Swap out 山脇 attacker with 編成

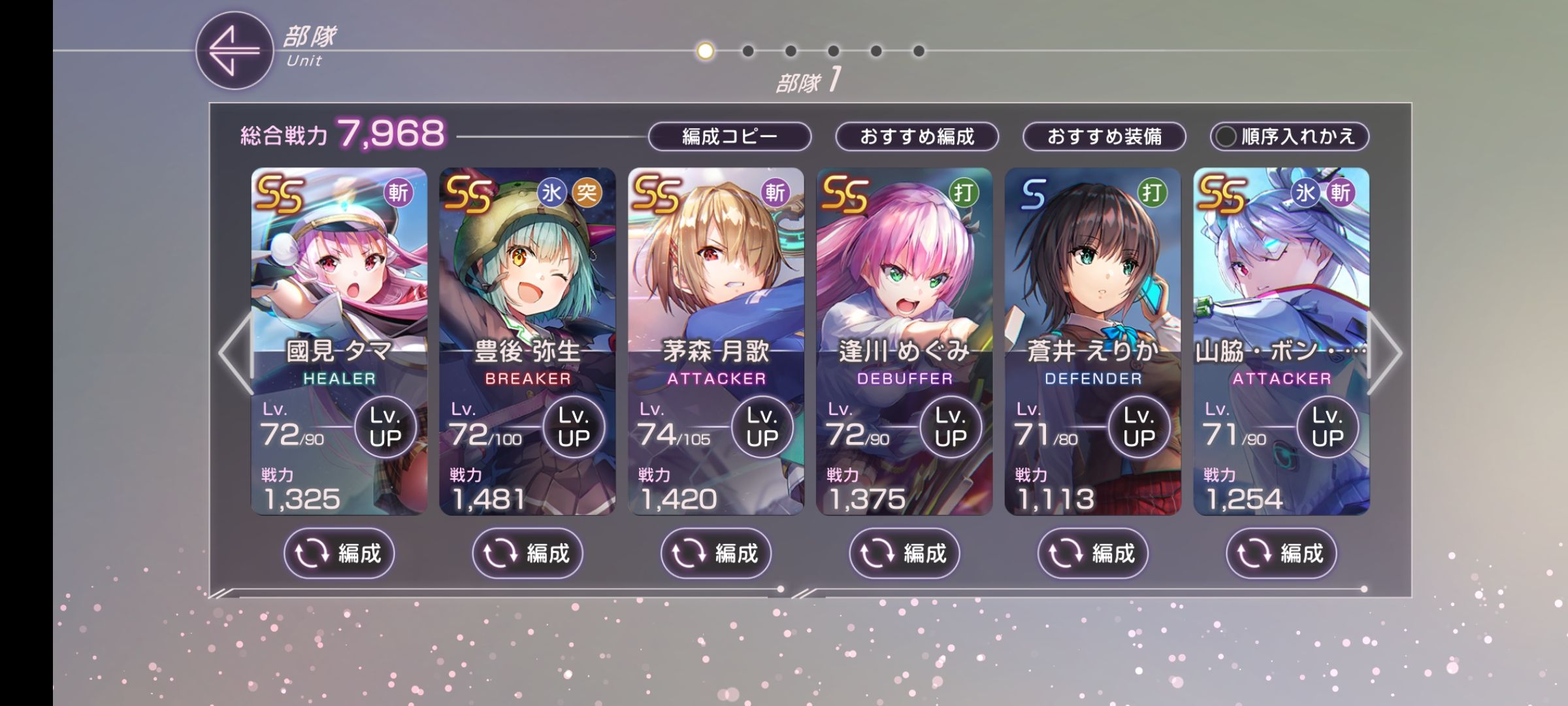click(1281, 554)
